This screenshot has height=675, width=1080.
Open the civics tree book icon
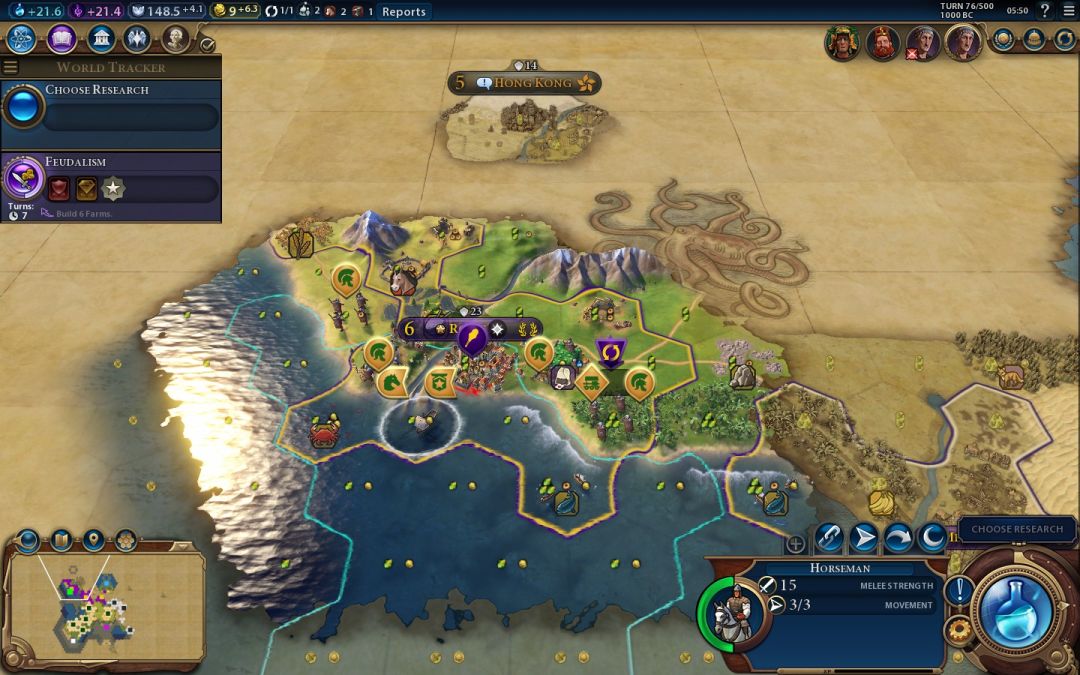click(x=61, y=39)
